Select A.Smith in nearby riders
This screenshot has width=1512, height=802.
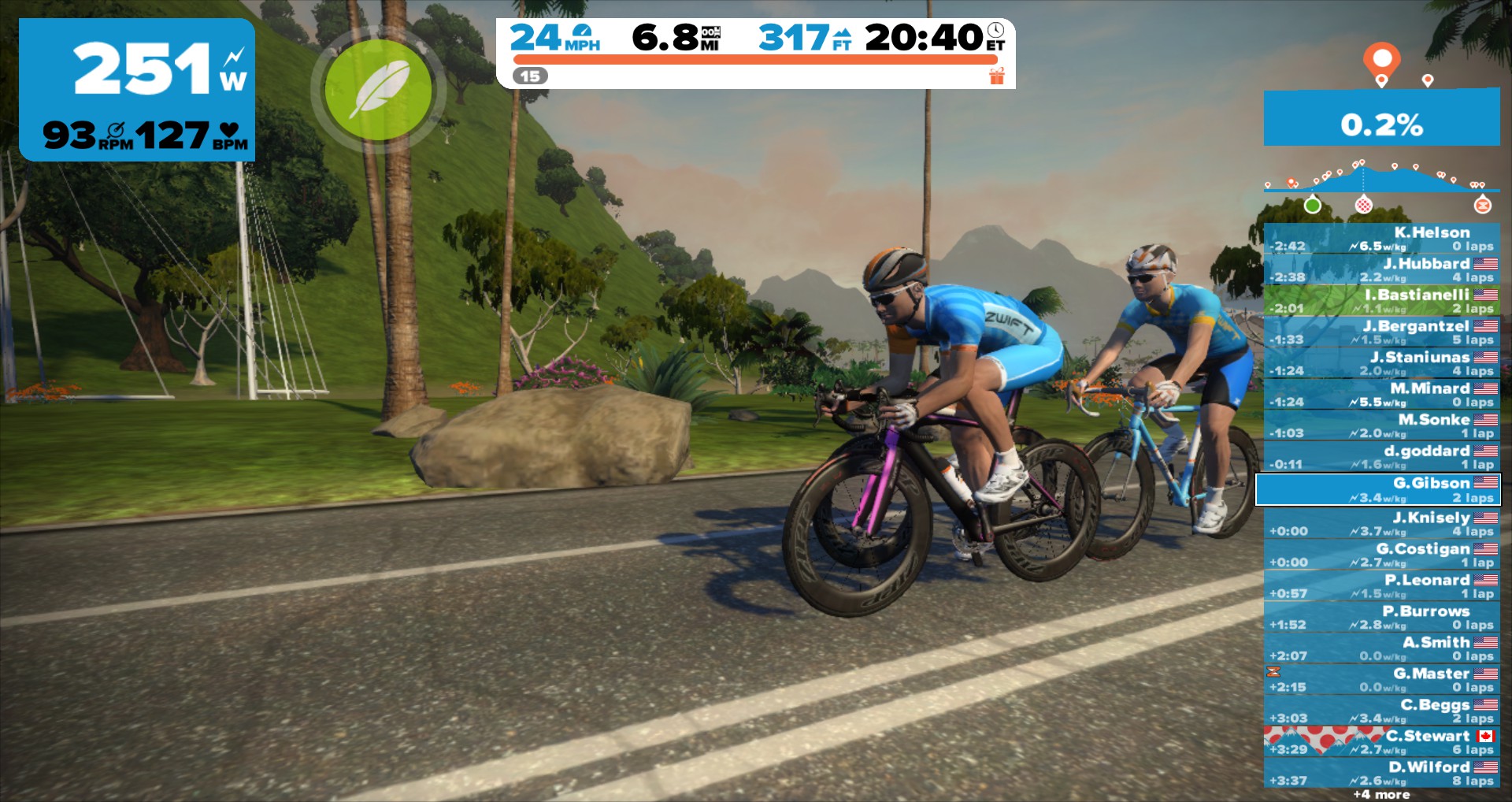(1381, 648)
